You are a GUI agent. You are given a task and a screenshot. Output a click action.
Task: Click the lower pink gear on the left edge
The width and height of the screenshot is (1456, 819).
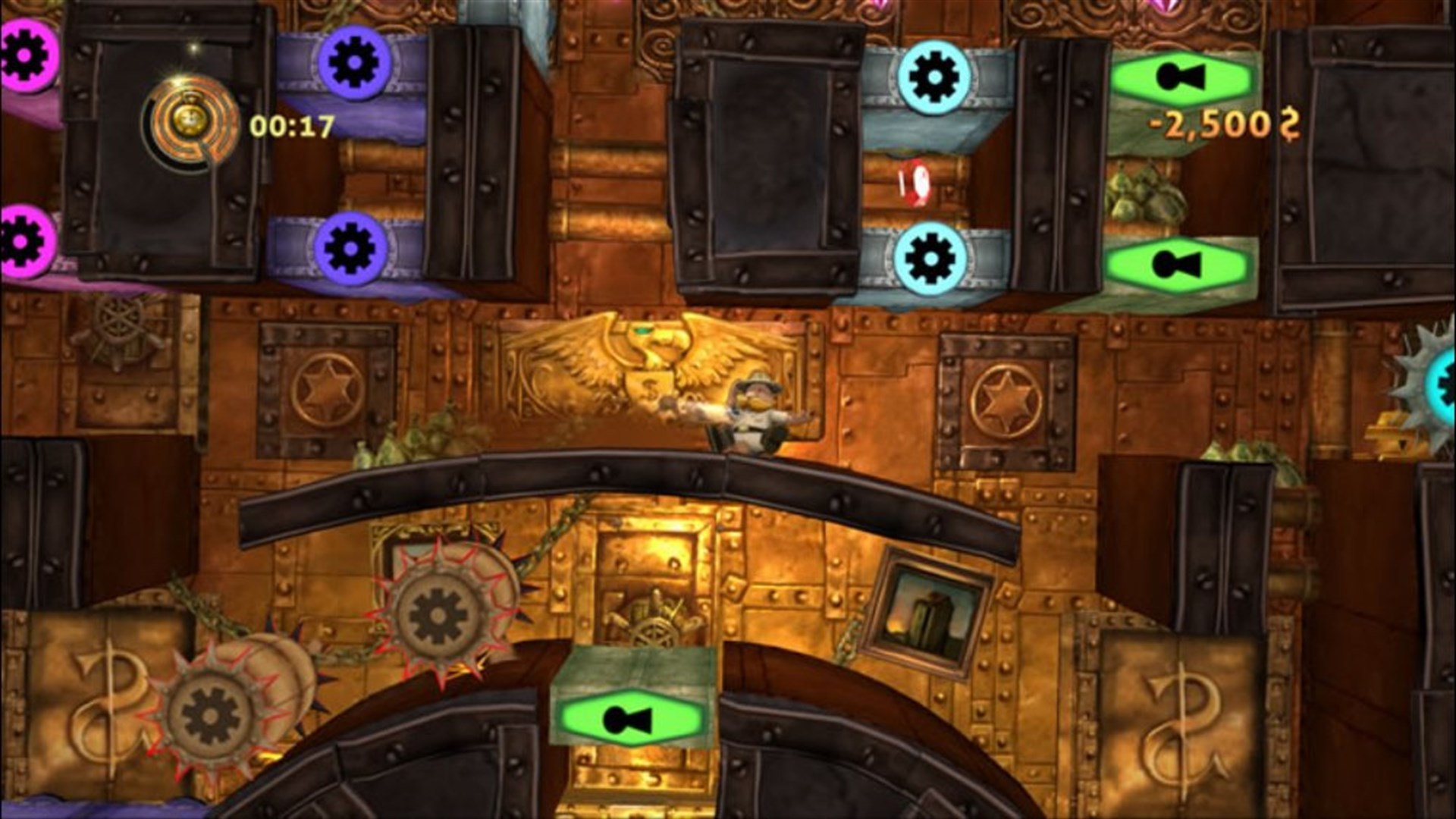23,235
